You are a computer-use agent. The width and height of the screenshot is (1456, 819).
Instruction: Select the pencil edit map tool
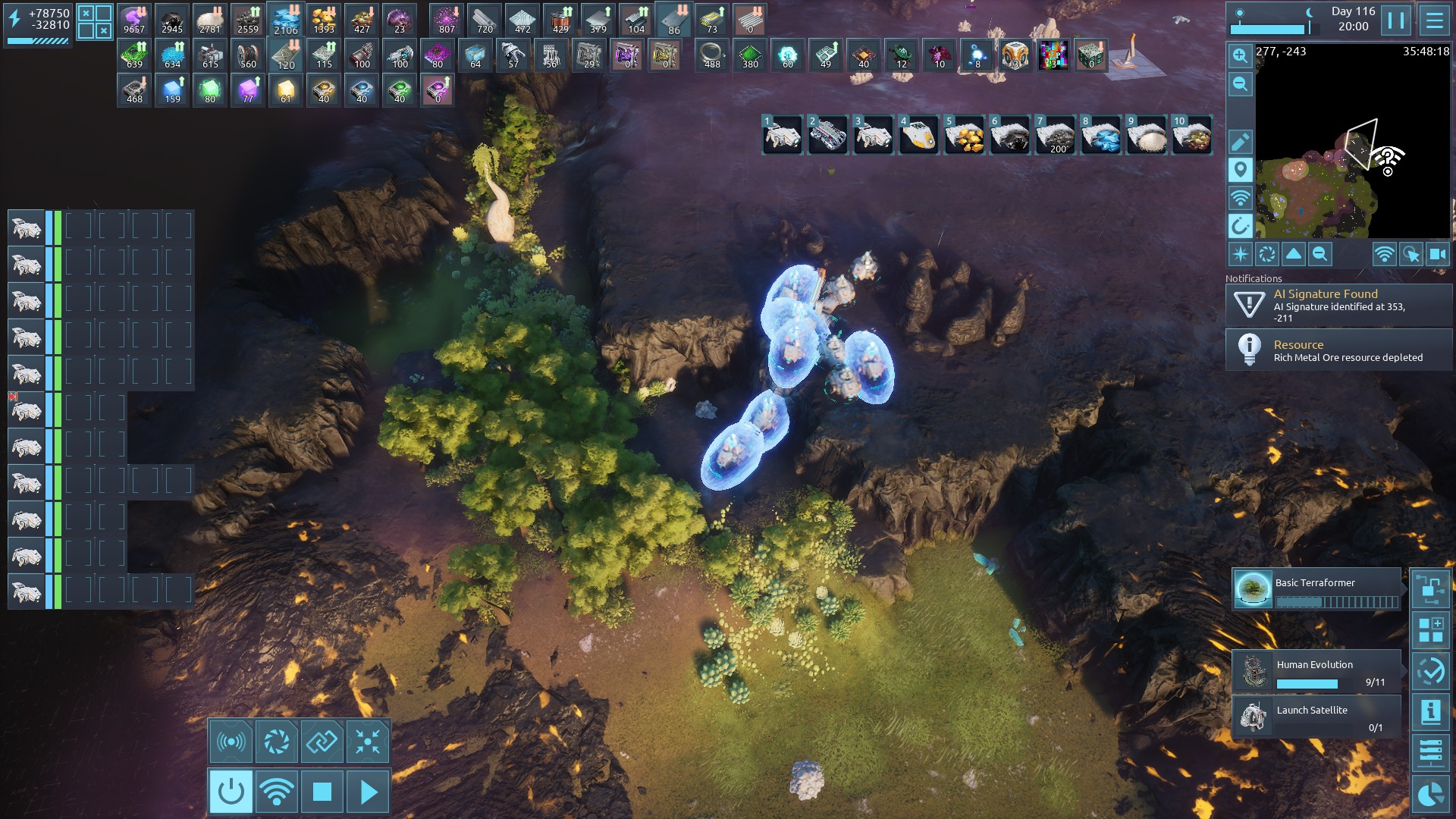click(1240, 142)
